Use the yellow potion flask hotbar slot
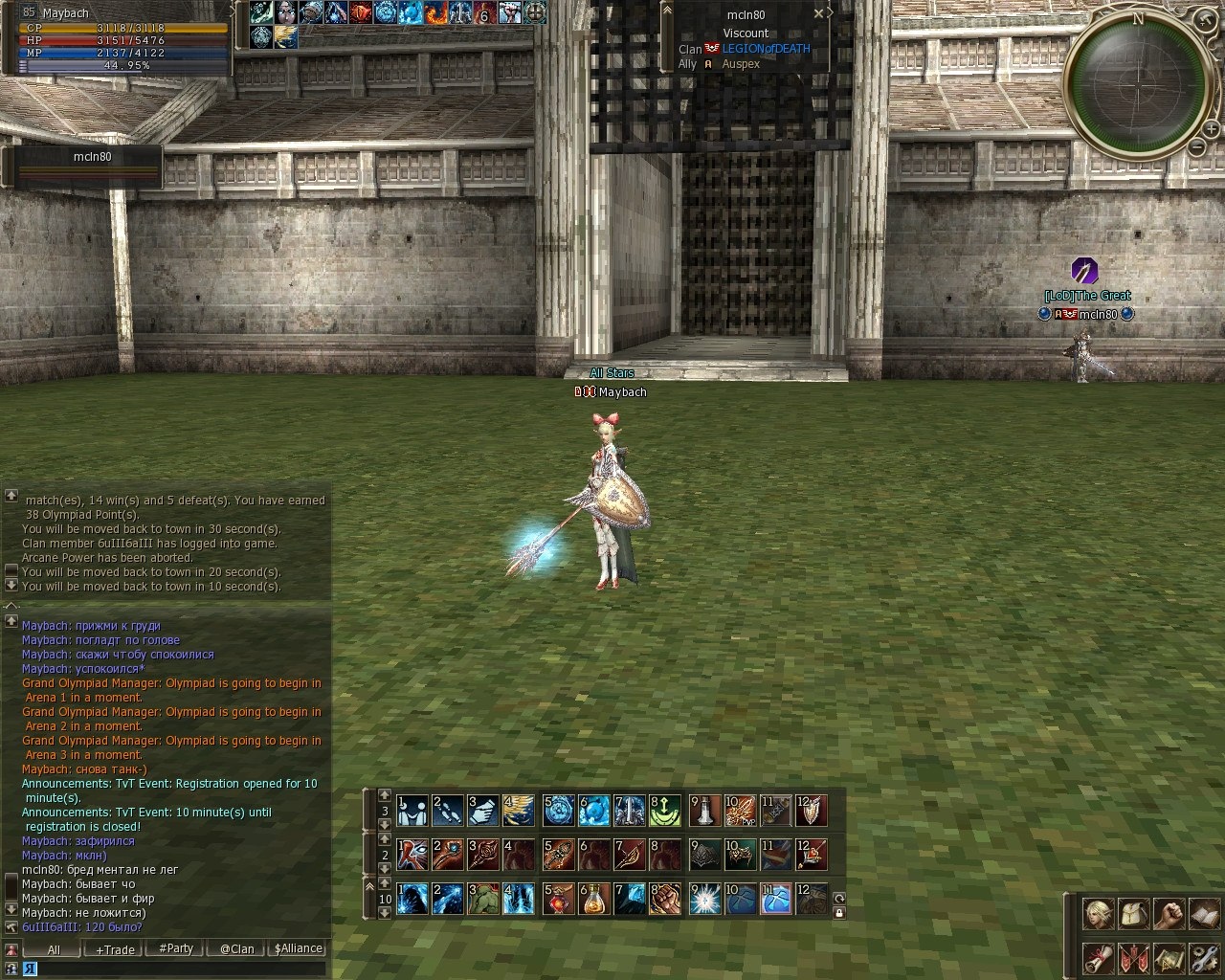The width and height of the screenshot is (1225, 980). pos(593,899)
